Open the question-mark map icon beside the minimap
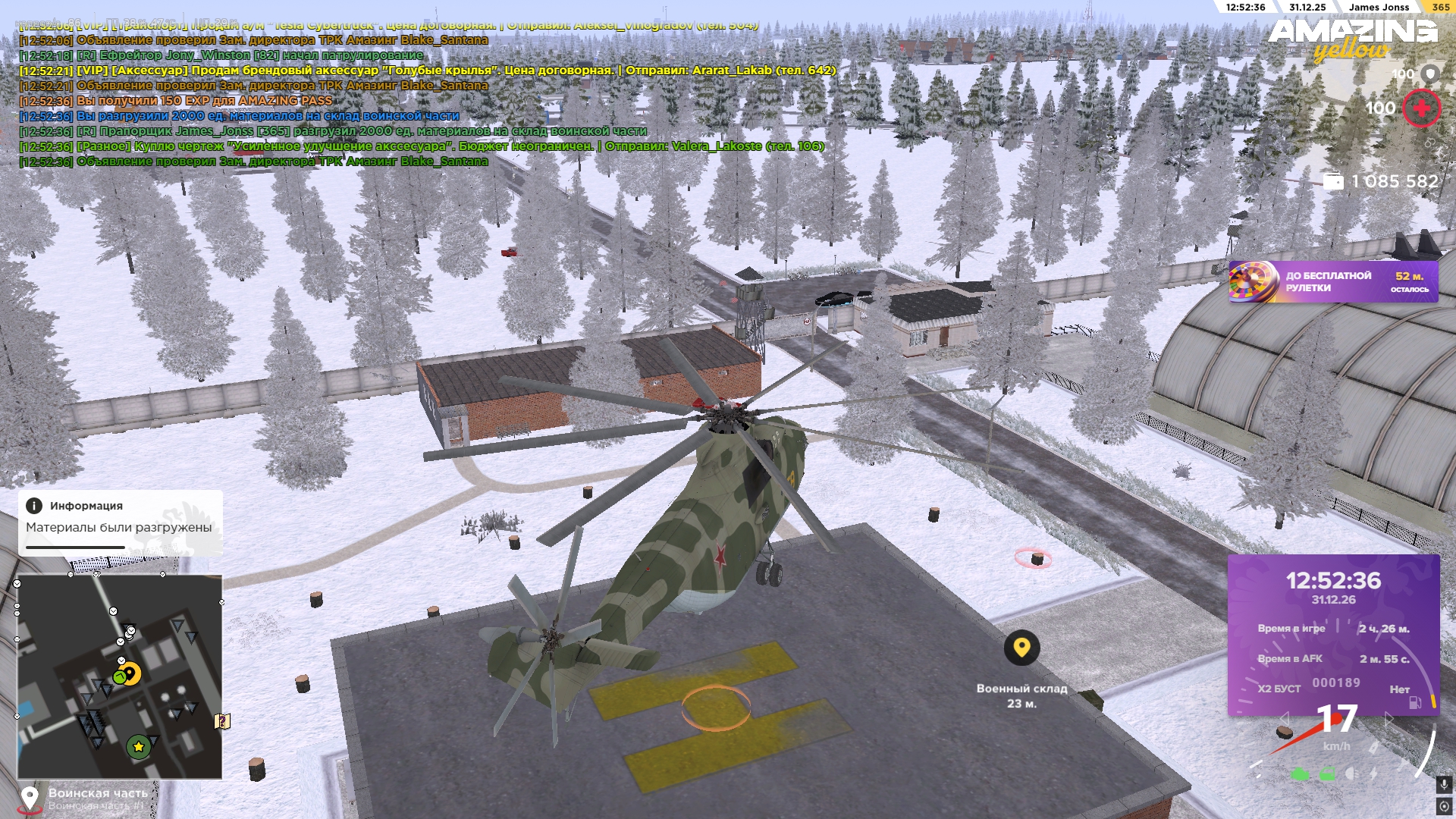 223,721
